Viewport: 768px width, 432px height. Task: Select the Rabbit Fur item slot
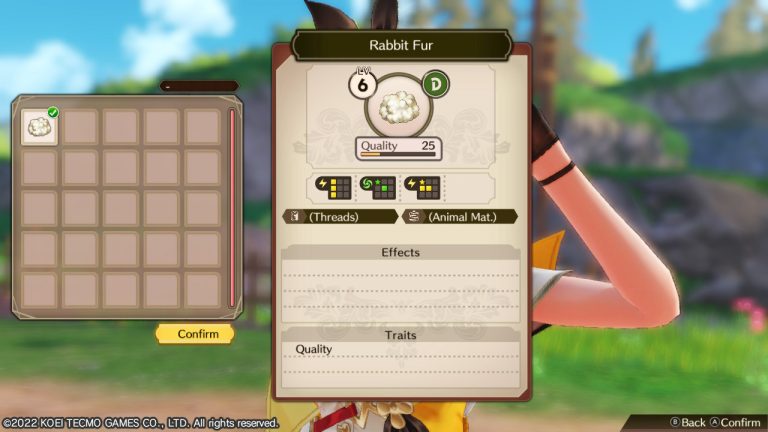pos(39,127)
